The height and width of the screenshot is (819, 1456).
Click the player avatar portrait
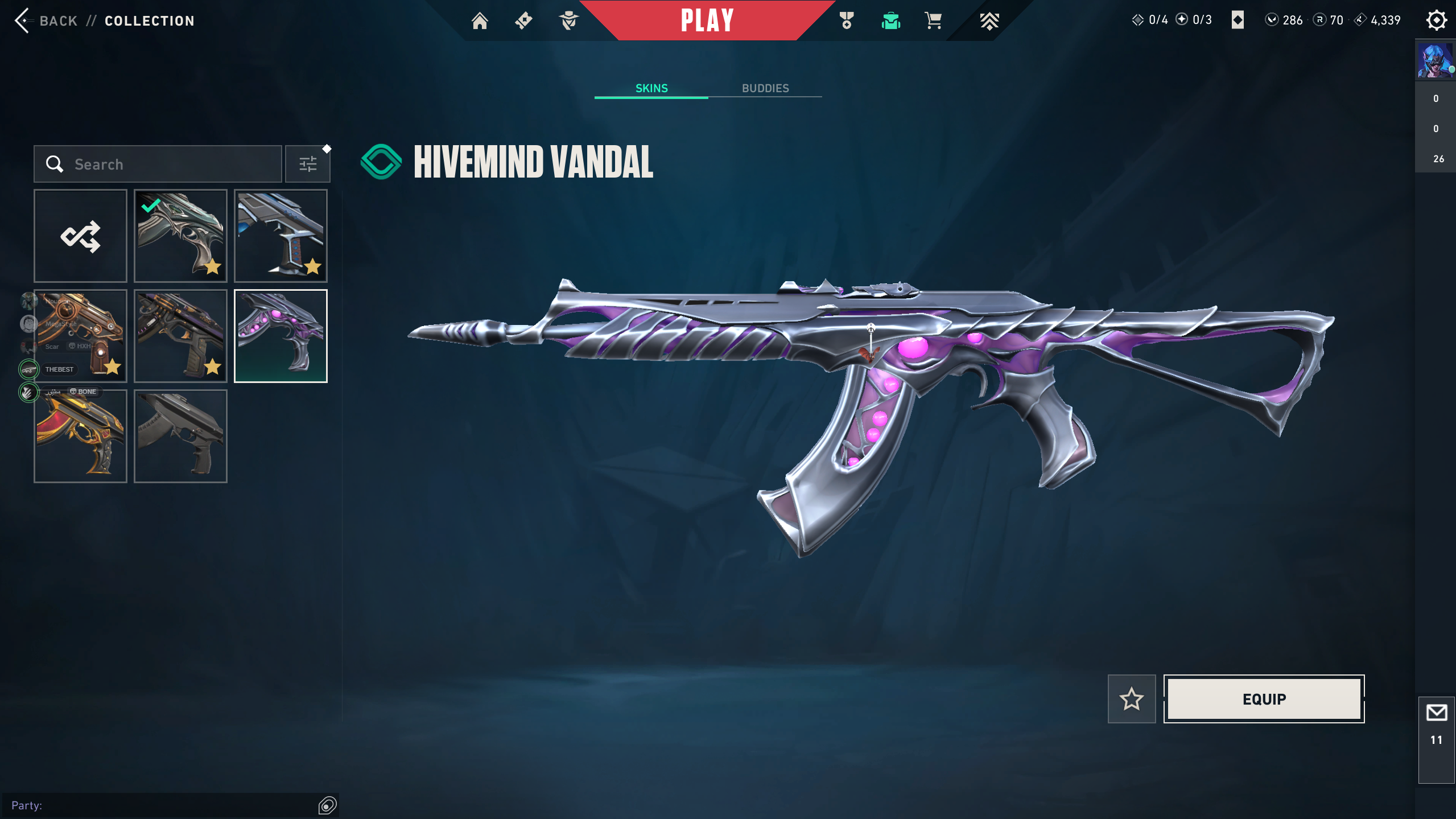click(1434, 60)
